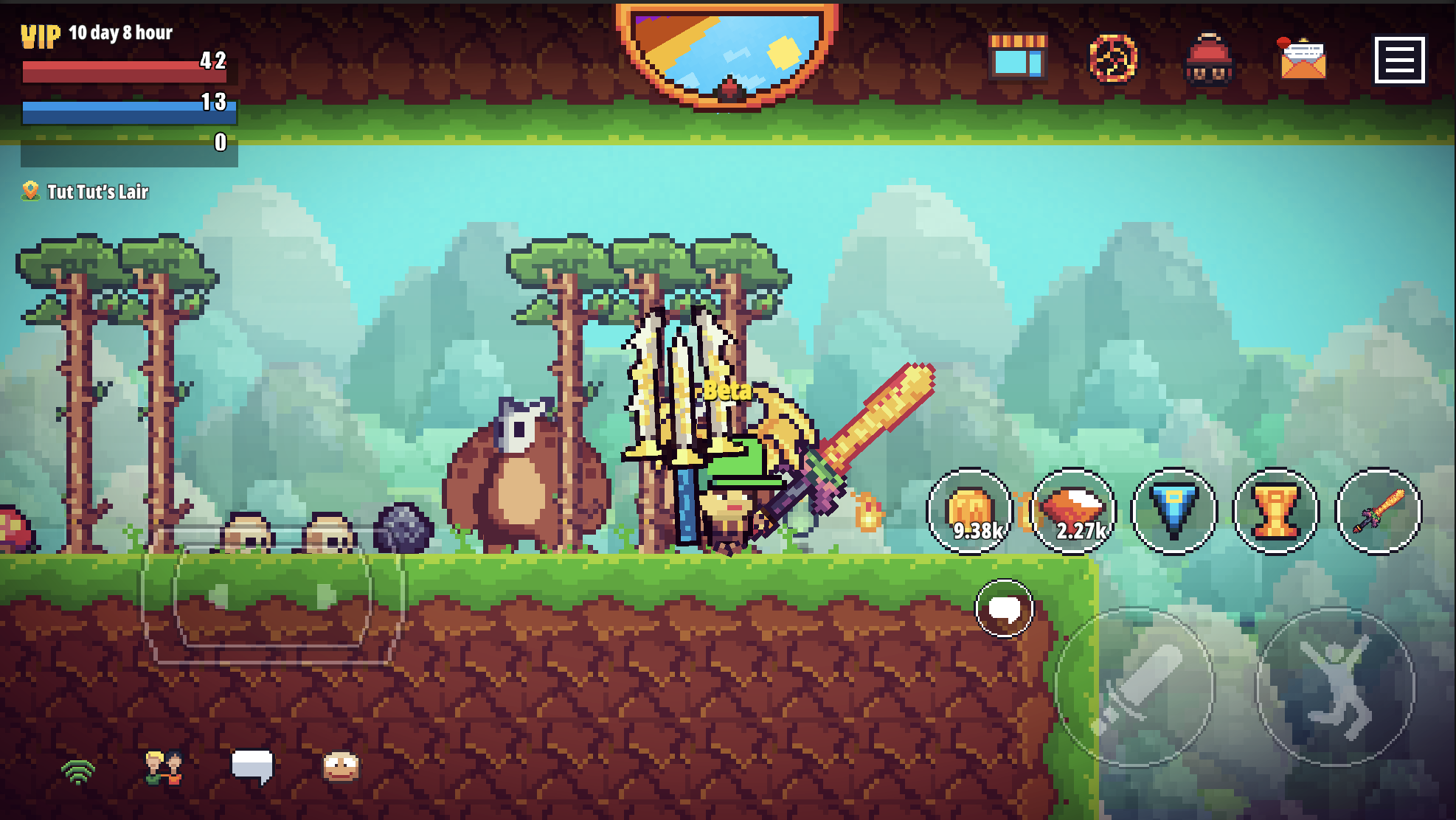Open the friends list icon
The height and width of the screenshot is (820, 1456).
pyautogui.click(x=164, y=769)
